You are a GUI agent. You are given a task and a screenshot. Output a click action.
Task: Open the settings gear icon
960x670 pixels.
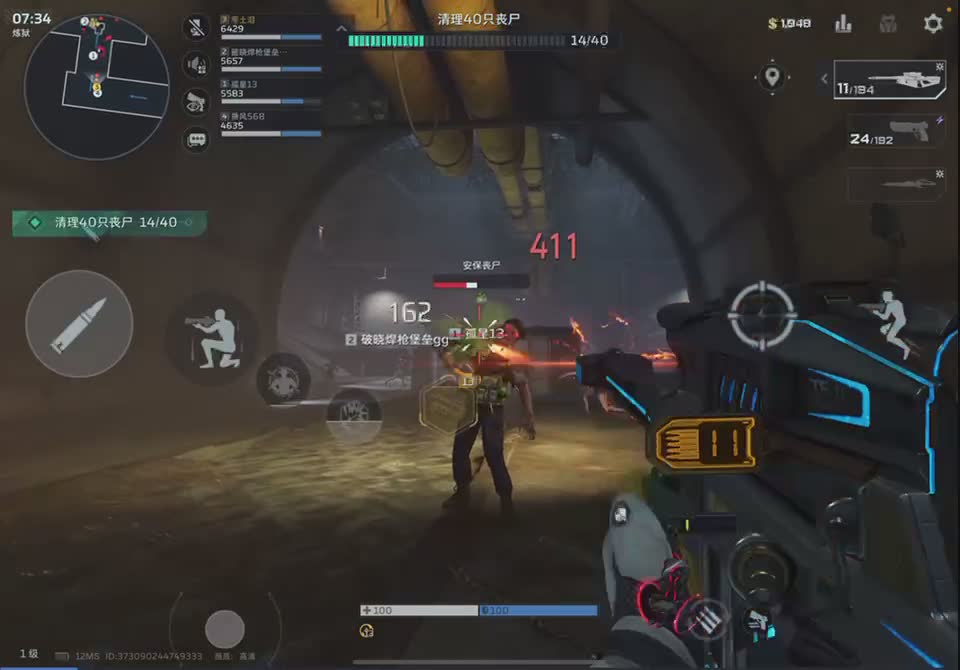point(932,23)
